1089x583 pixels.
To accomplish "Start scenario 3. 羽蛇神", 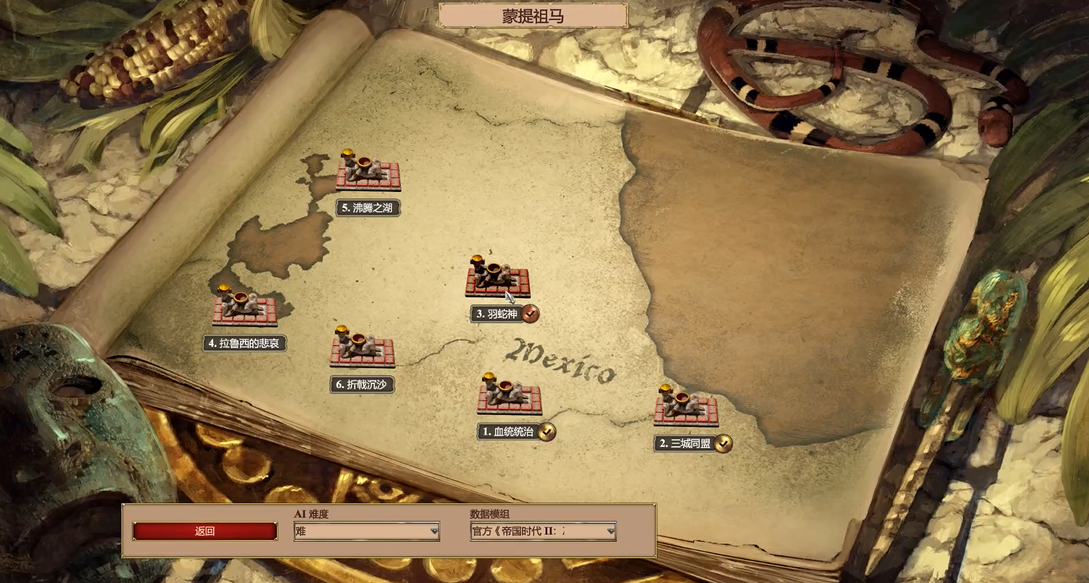I will pyautogui.click(x=497, y=278).
